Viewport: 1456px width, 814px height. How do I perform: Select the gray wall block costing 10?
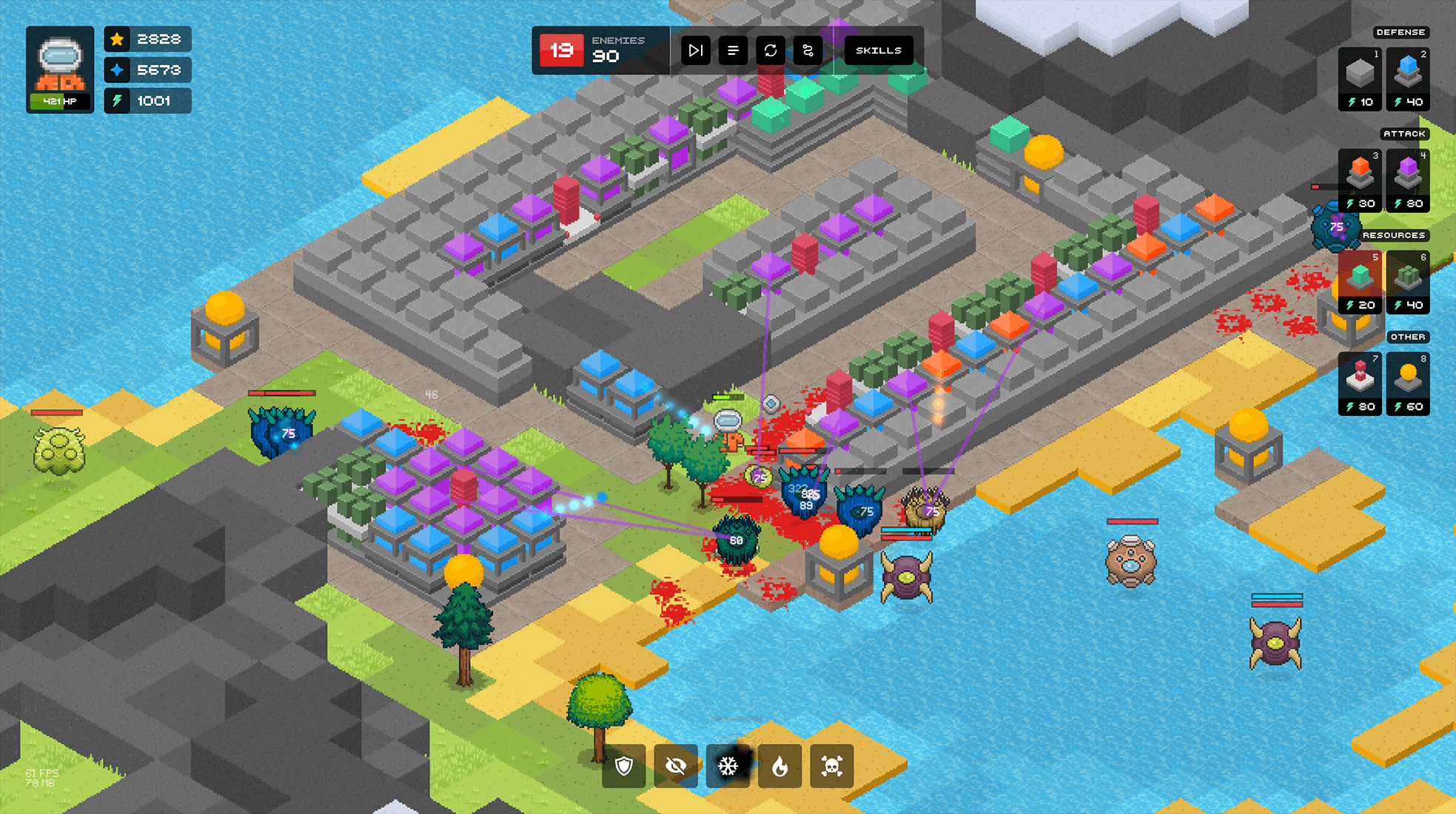tap(1359, 72)
